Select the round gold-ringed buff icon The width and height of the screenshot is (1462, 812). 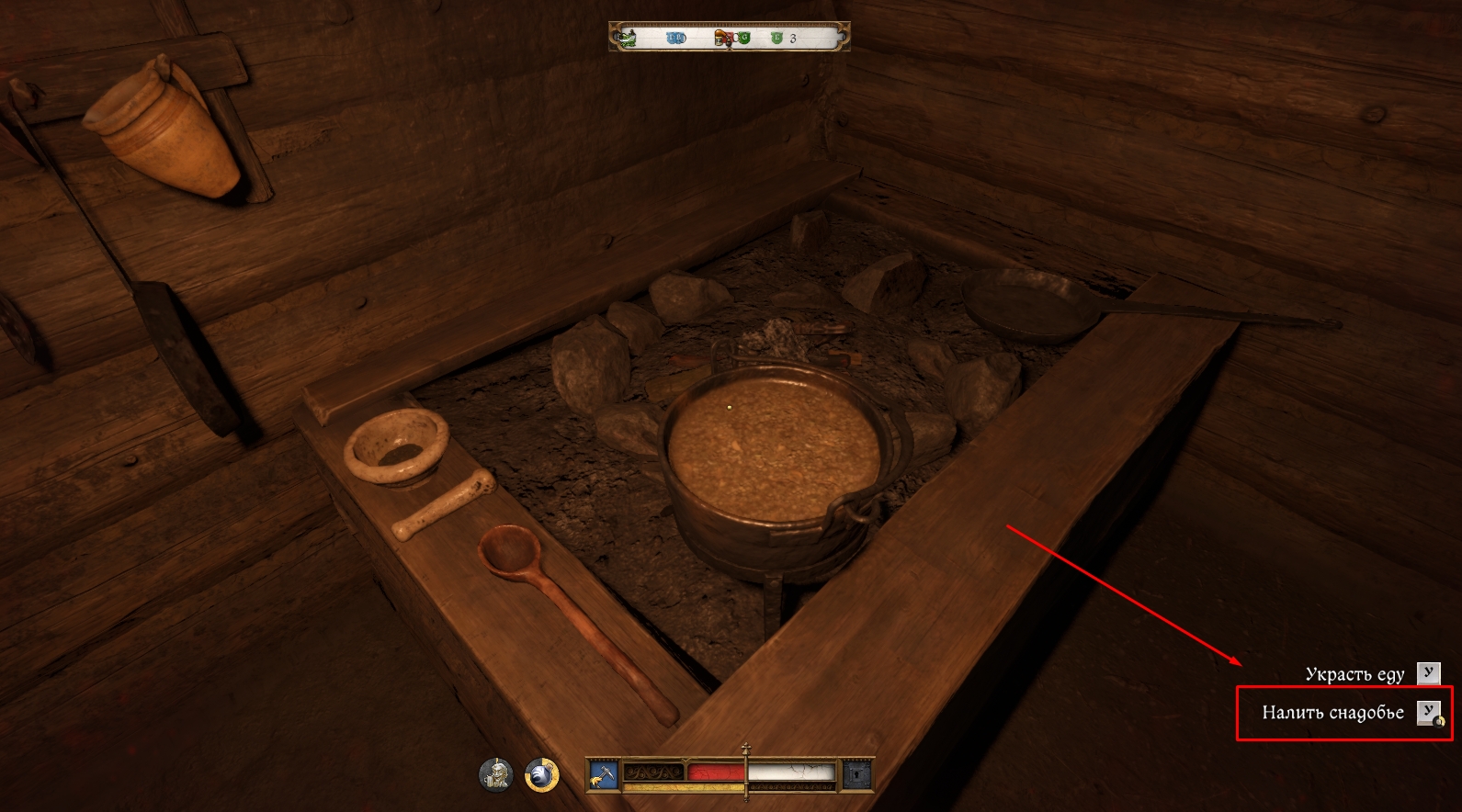542,775
